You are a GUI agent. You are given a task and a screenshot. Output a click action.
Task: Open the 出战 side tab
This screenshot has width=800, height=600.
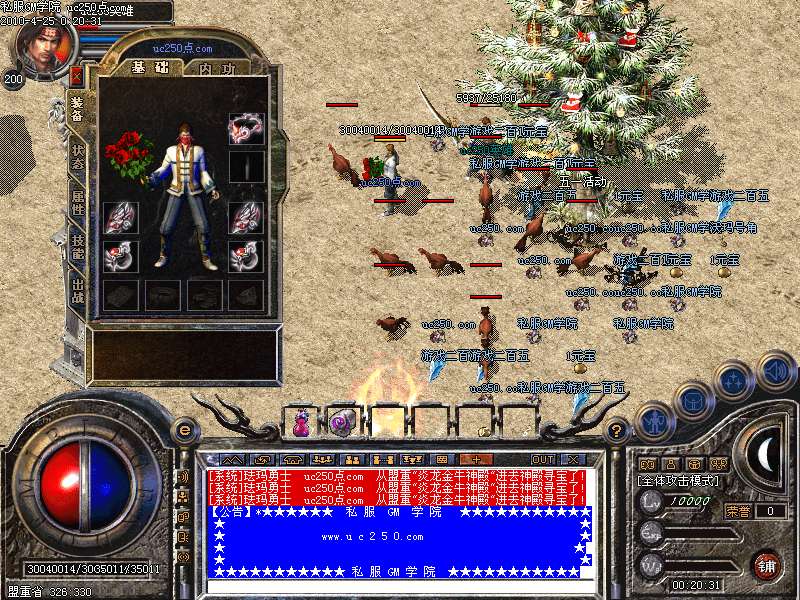78,291
